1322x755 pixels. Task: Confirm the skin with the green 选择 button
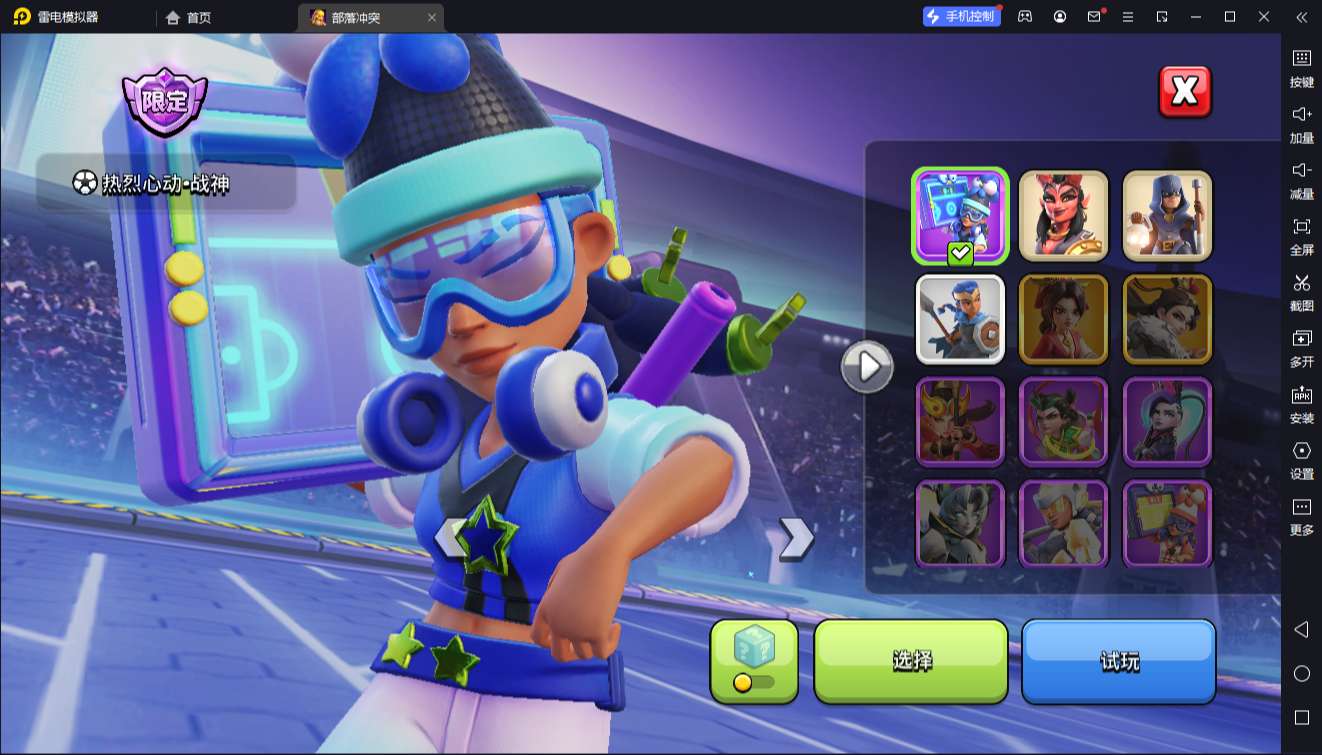pyautogui.click(x=911, y=660)
